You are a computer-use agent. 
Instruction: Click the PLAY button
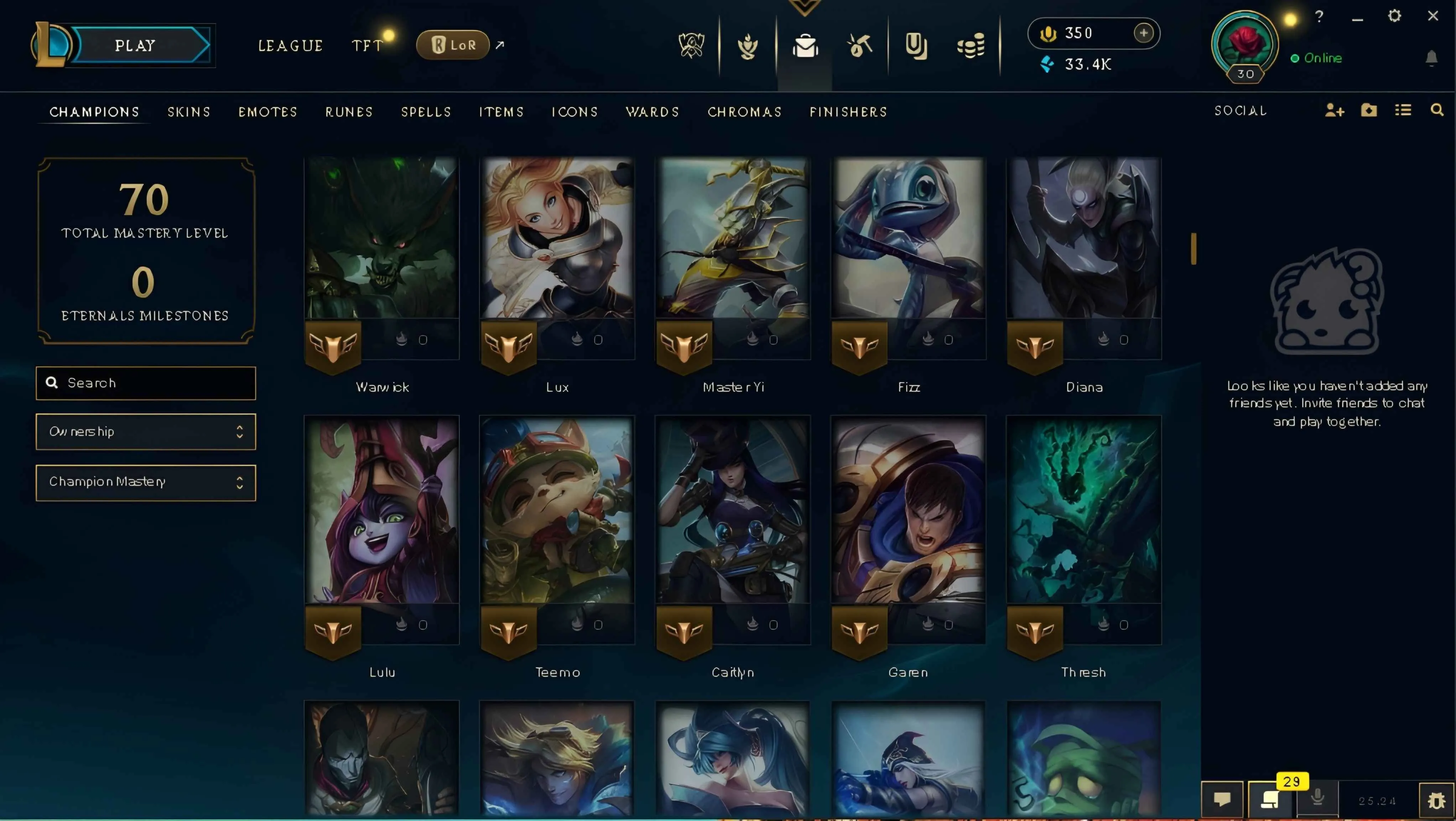135,45
